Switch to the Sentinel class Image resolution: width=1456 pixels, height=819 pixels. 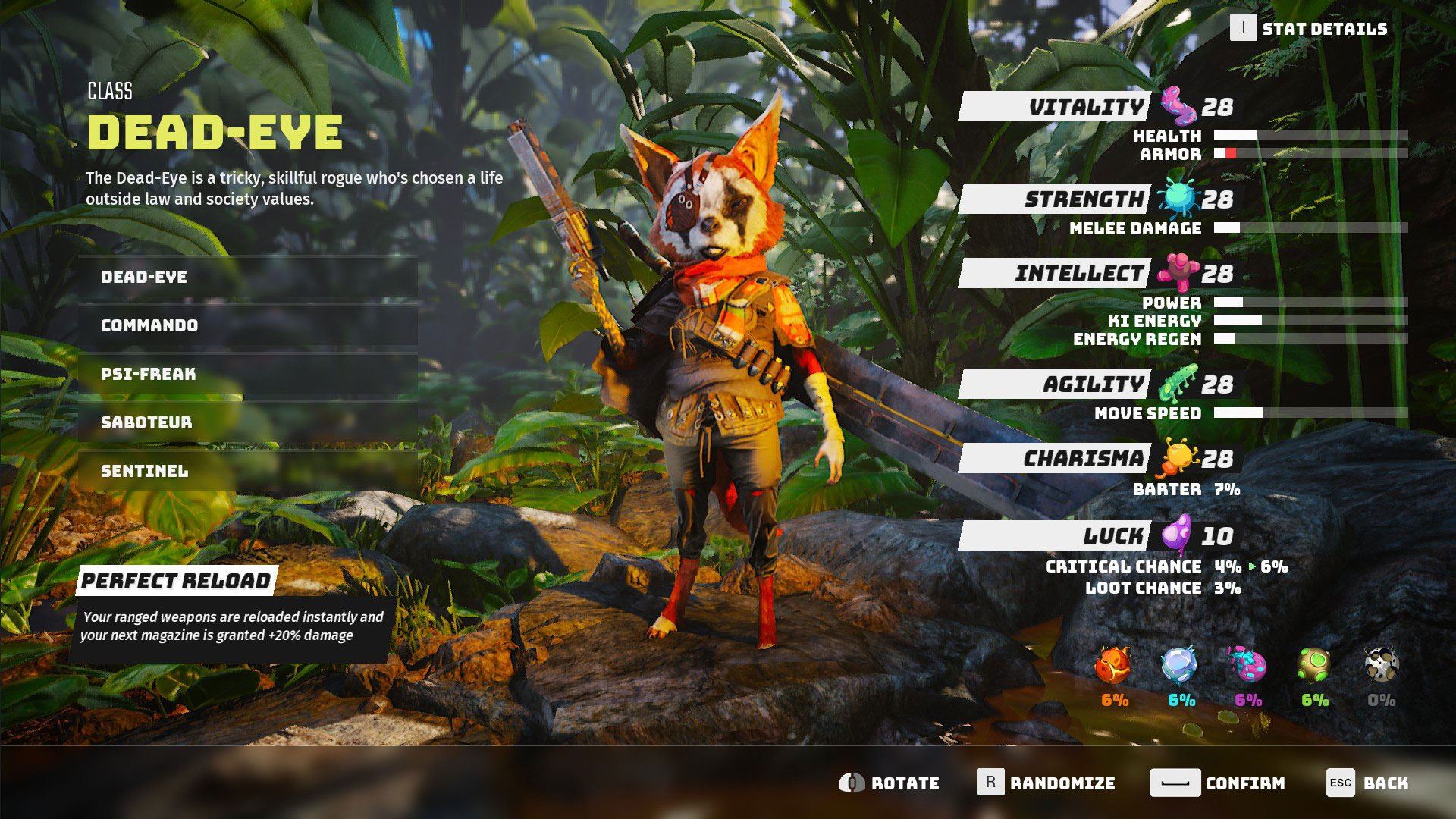[x=247, y=471]
